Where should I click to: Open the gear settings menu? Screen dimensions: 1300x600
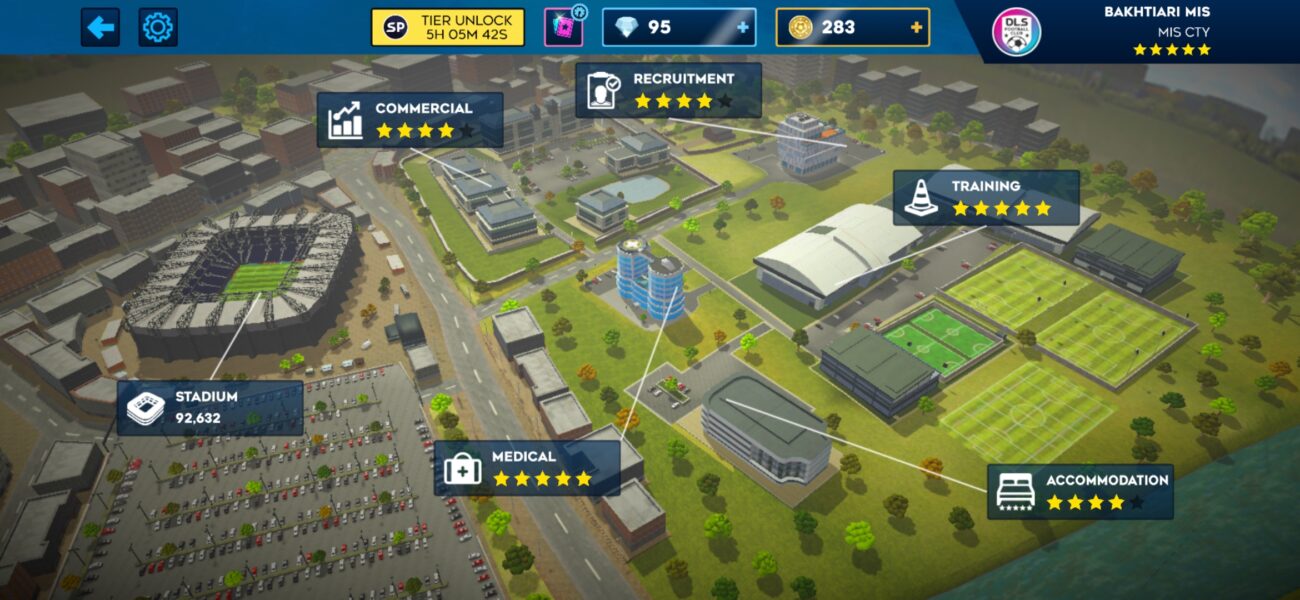tap(158, 27)
